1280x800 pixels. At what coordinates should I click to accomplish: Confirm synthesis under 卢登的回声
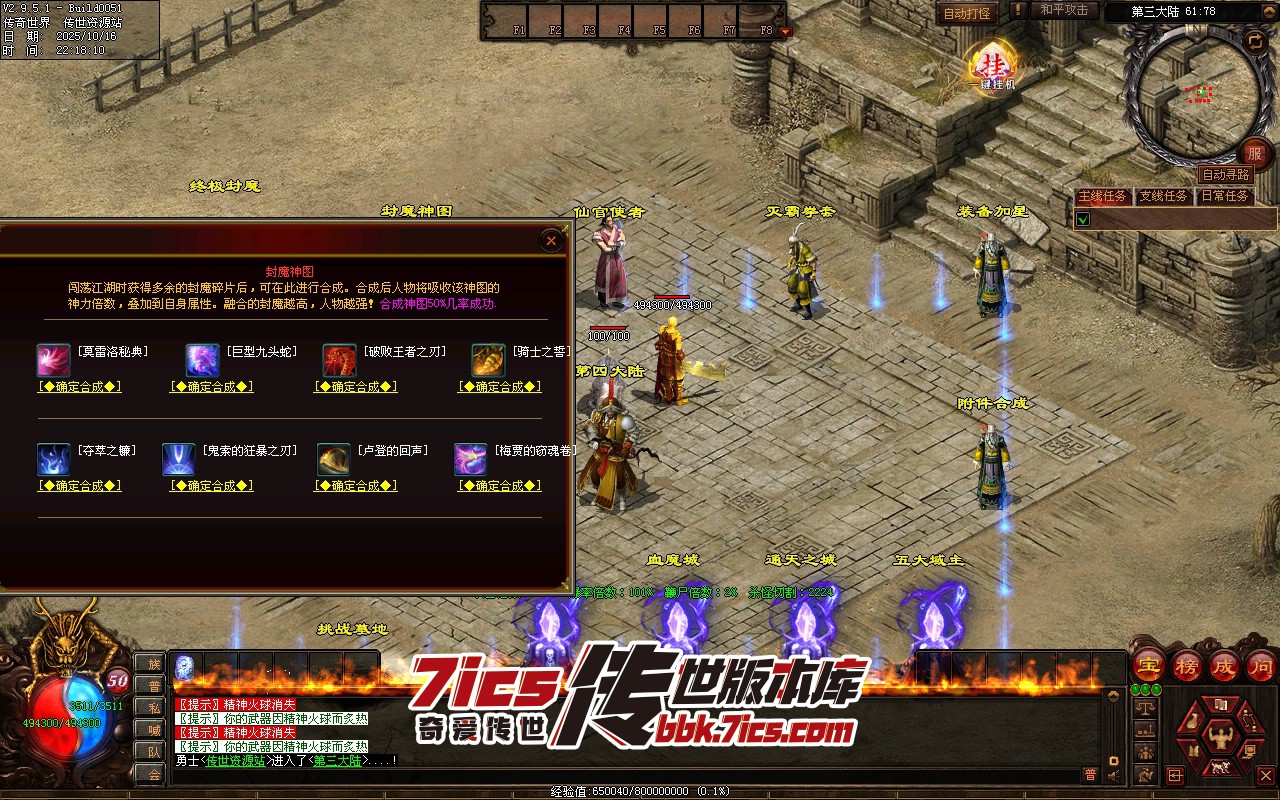point(356,486)
